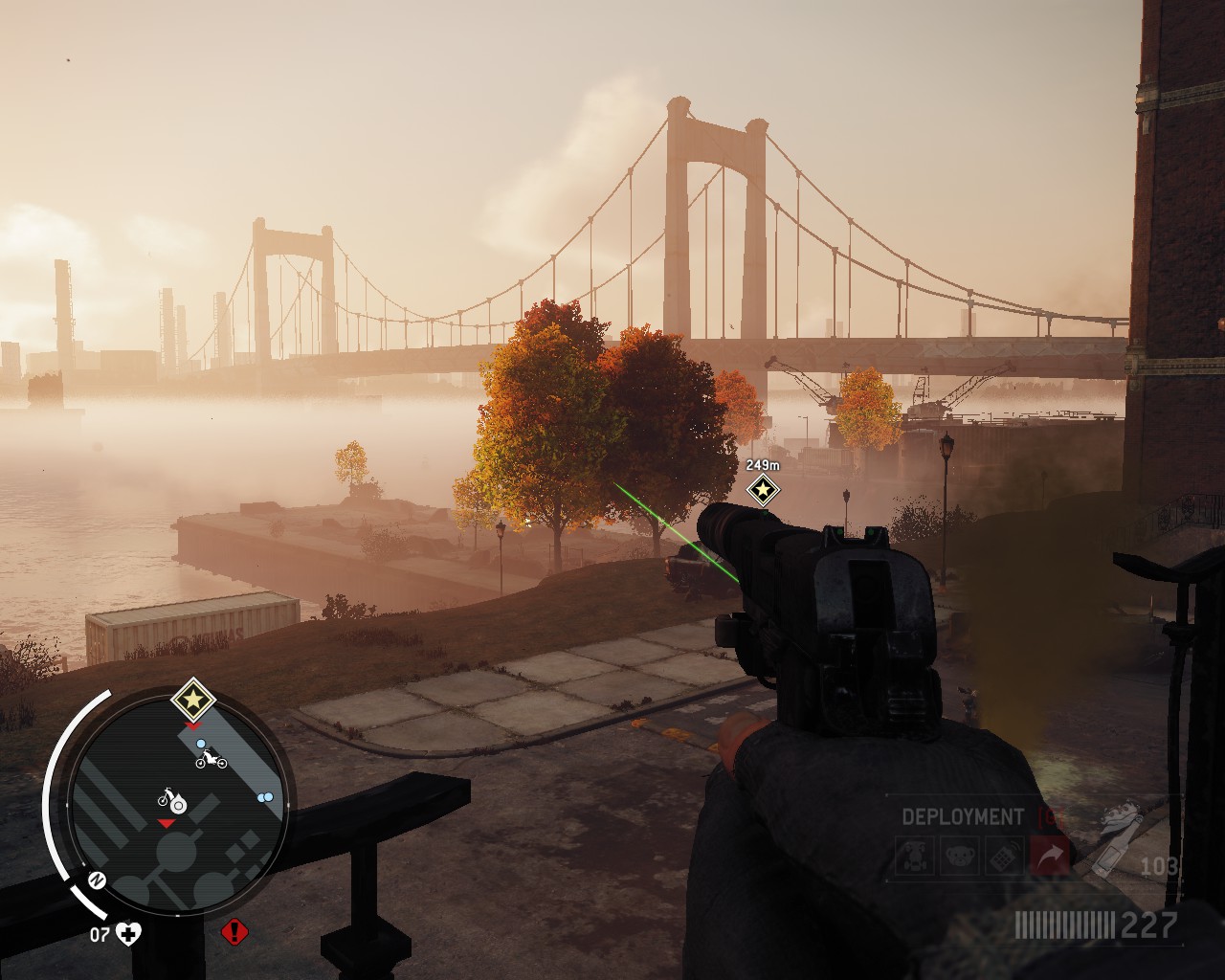
Task: Select the remote hack device deployment slot
Action: (x=1004, y=857)
